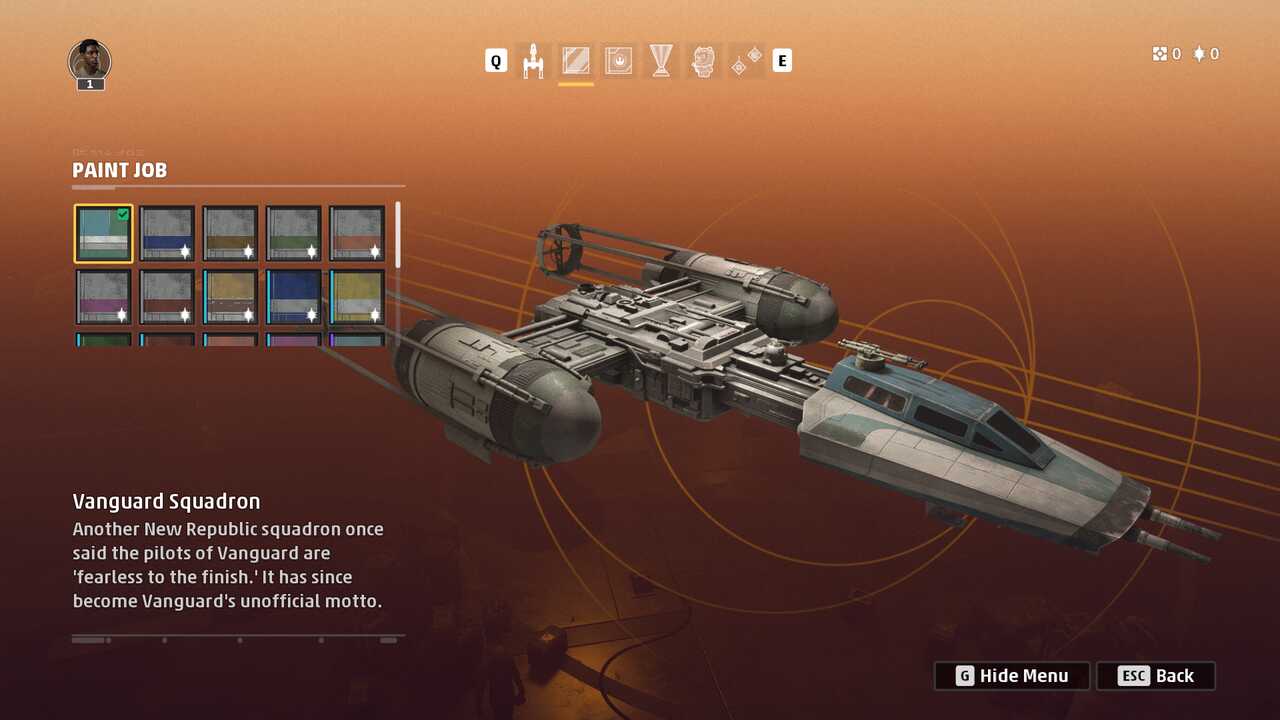Screen dimensions: 1280x720
Task: Select the equipped Vanguard Squadron paint job
Action: point(103,234)
